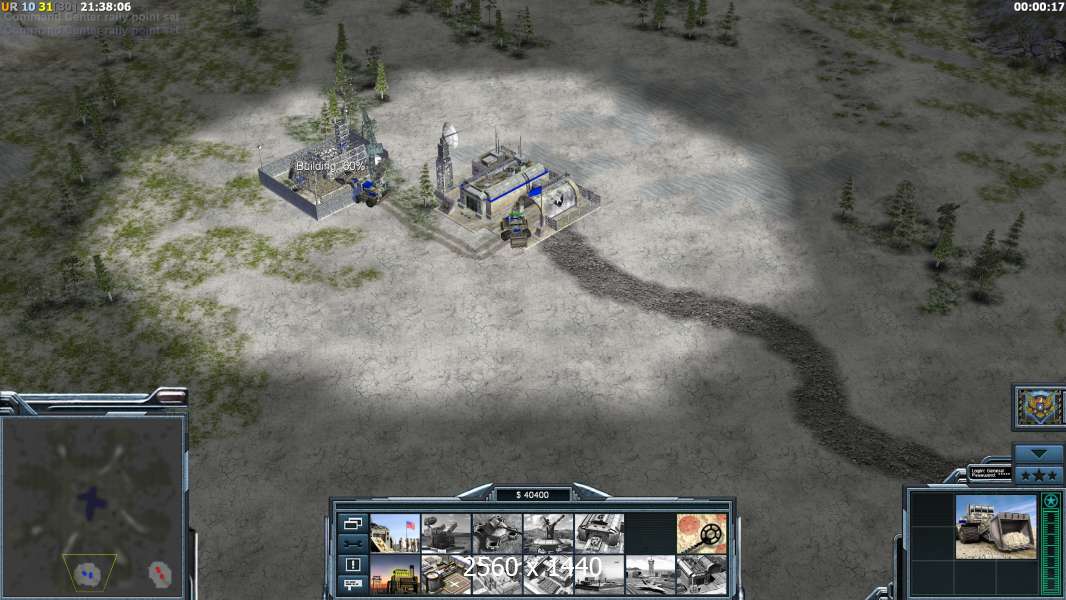Select the sunset supply building icon

pos(395,575)
